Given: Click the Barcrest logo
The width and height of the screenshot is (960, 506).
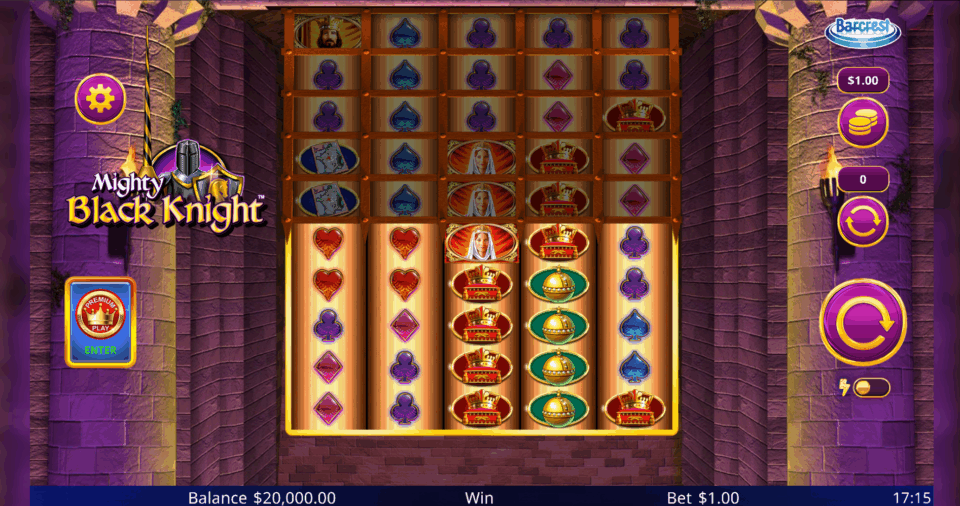Looking at the screenshot, I should click(x=862, y=32).
